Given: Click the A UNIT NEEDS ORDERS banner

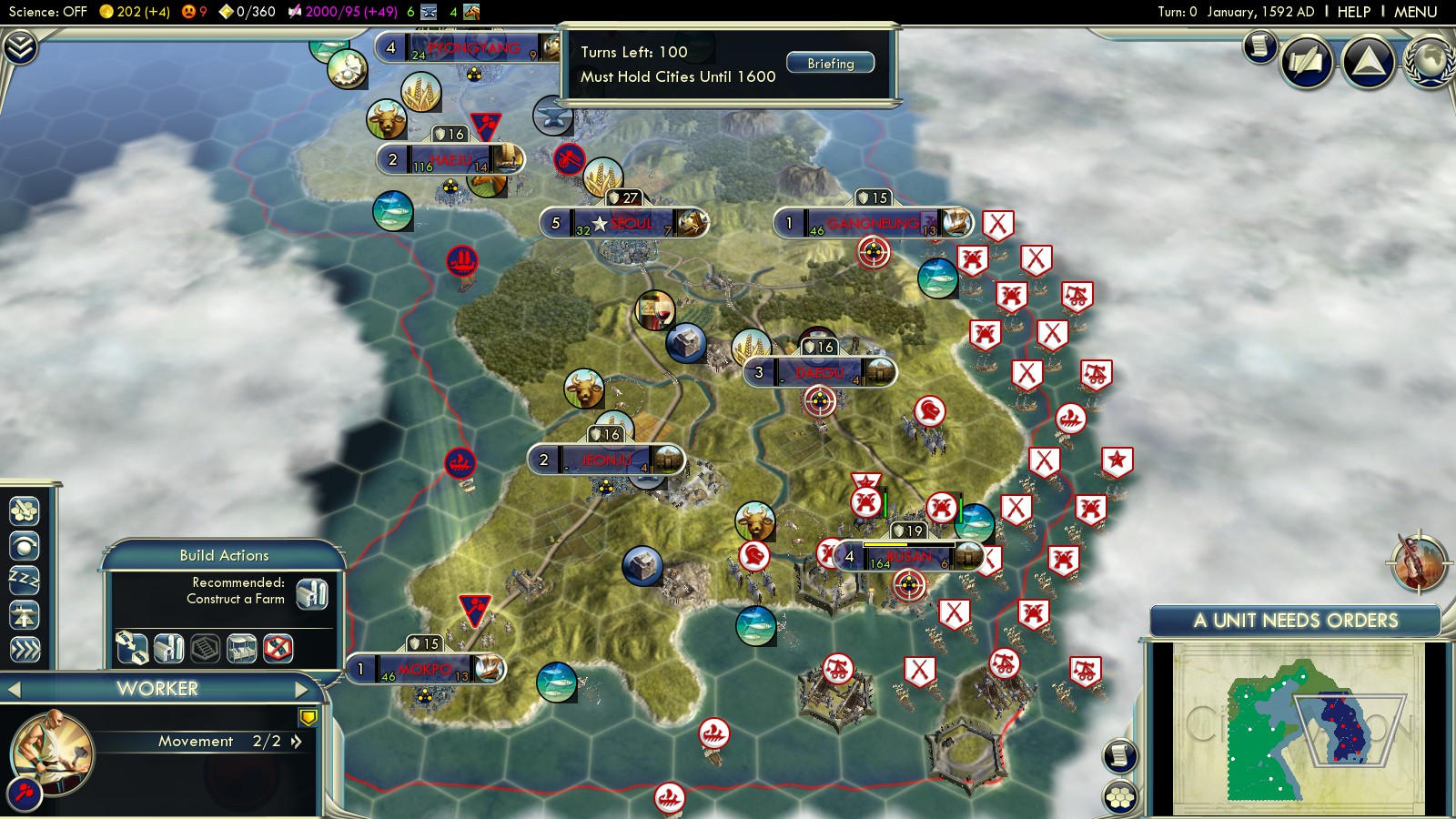Looking at the screenshot, I should [1295, 621].
